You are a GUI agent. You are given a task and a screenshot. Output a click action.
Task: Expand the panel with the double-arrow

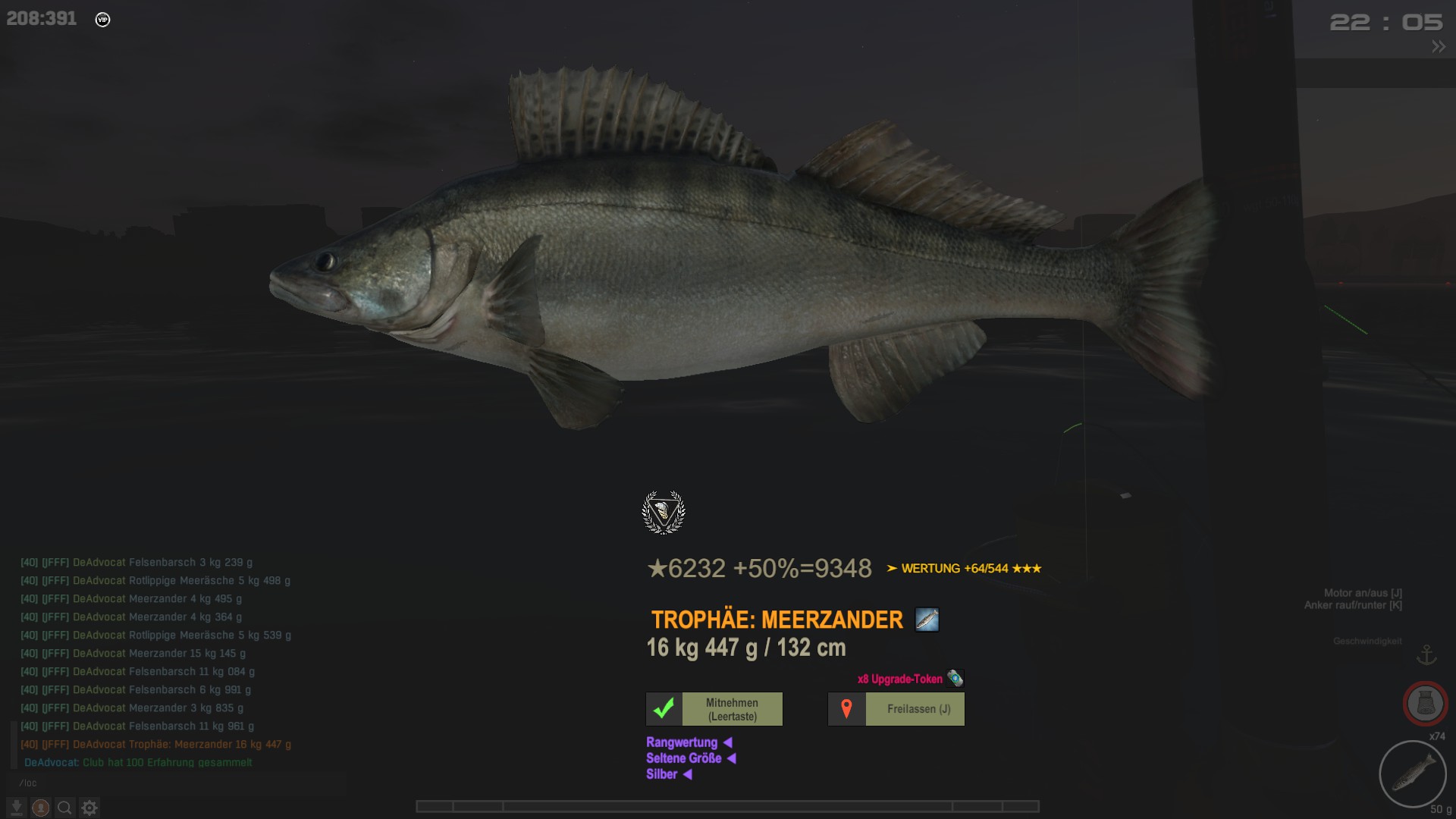point(1438,47)
